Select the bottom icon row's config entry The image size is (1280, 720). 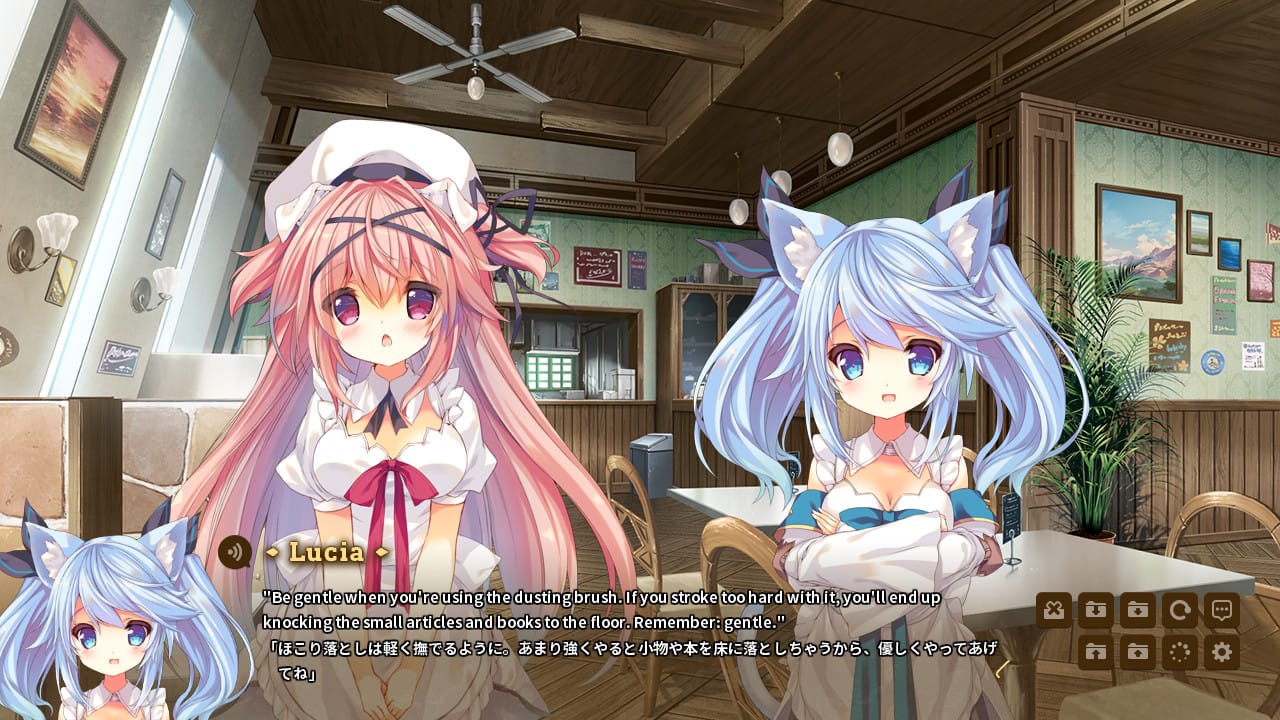coord(1222,650)
